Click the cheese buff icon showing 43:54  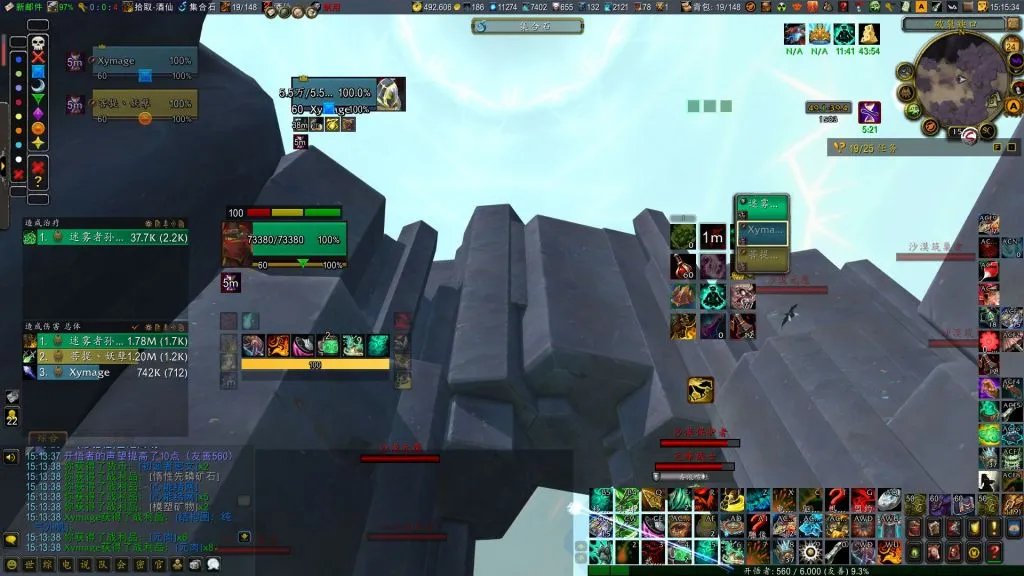[869, 34]
